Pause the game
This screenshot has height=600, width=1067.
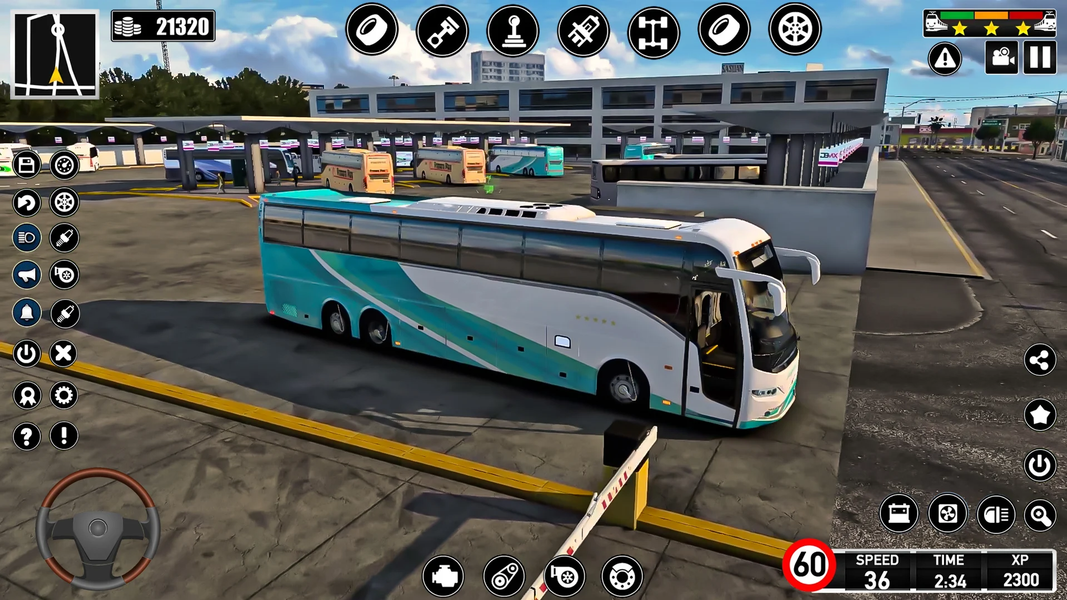coord(1040,57)
